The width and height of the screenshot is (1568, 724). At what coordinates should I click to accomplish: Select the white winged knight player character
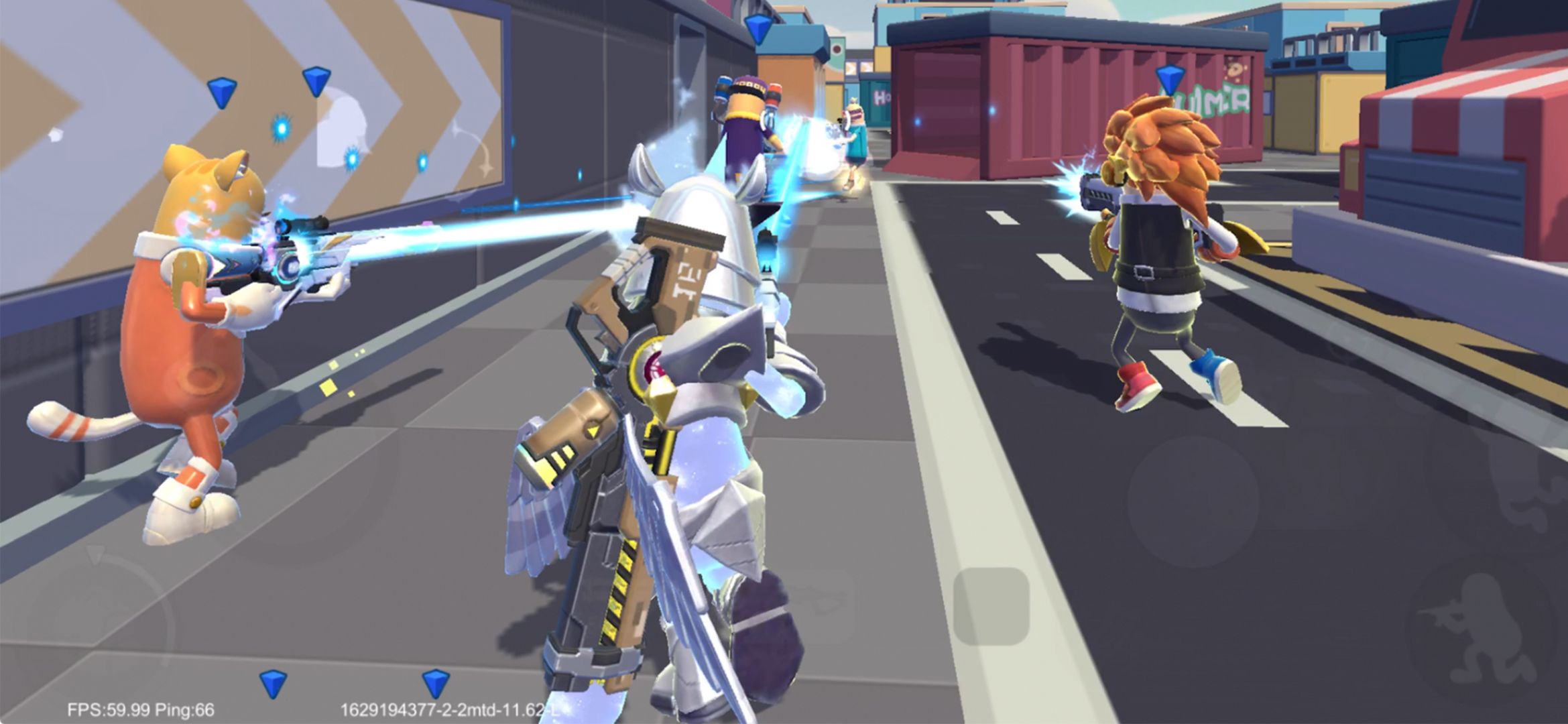point(677,375)
